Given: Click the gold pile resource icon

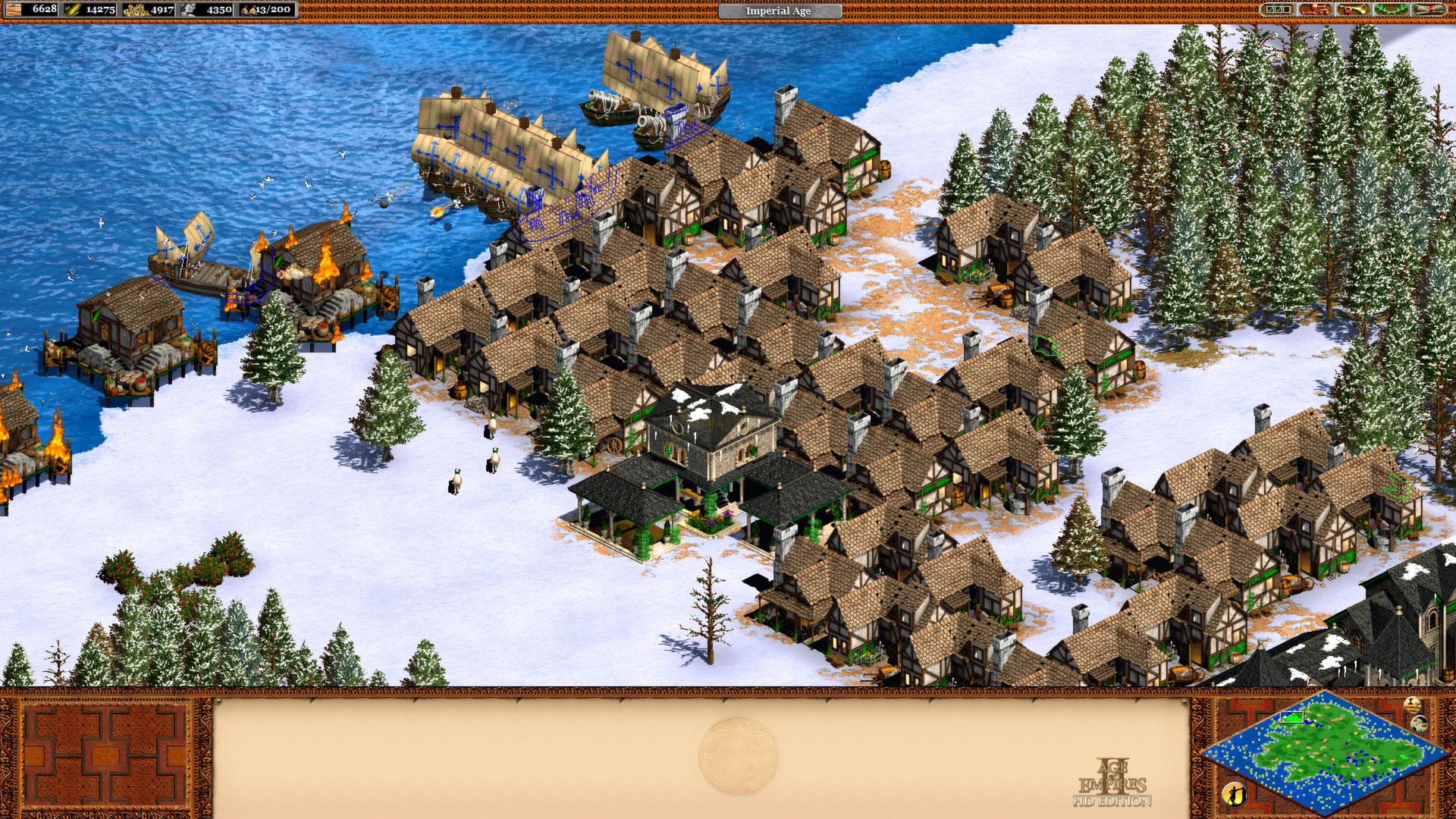Looking at the screenshot, I should click(136, 10).
